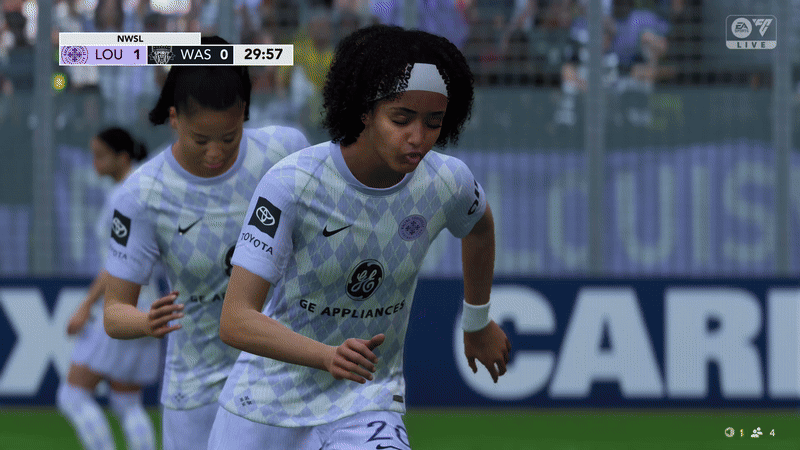Image resolution: width=800 pixels, height=450 pixels.
Task: Click the spectators people icon
Action: (757, 432)
